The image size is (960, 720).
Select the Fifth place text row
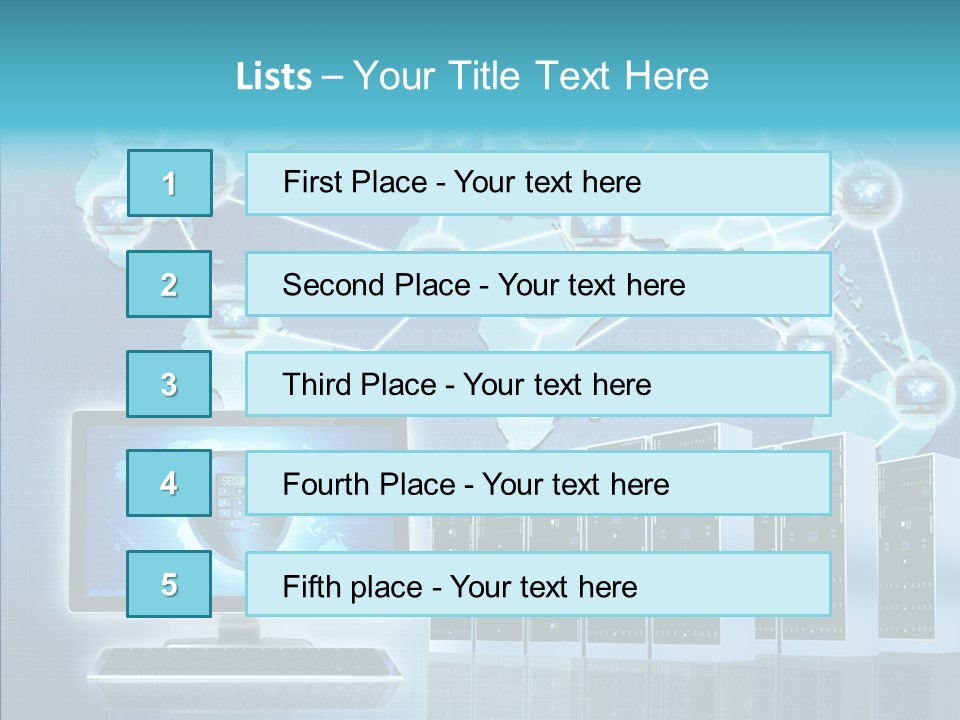click(538, 584)
